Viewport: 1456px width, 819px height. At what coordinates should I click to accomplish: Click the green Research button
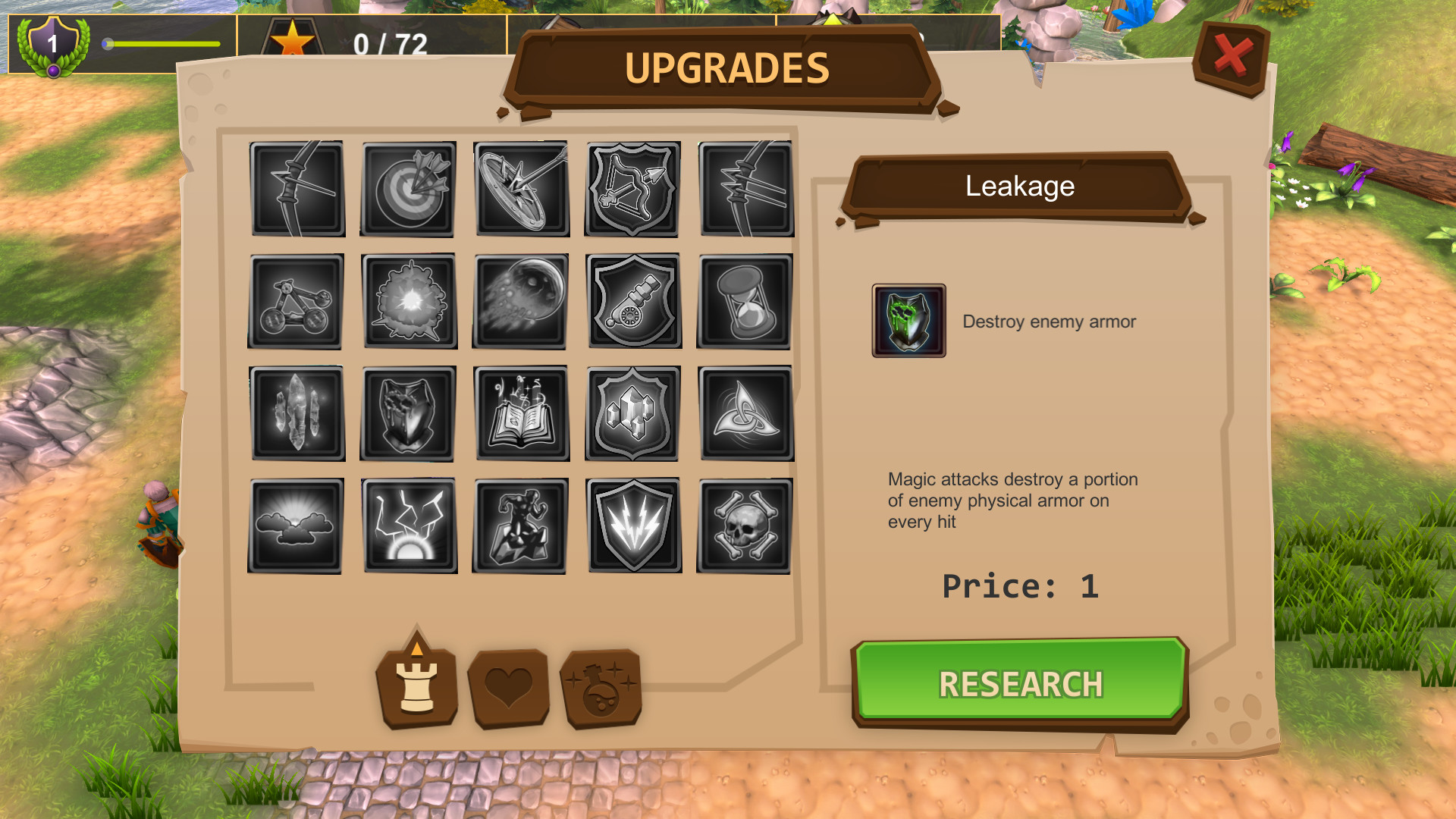1020,682
